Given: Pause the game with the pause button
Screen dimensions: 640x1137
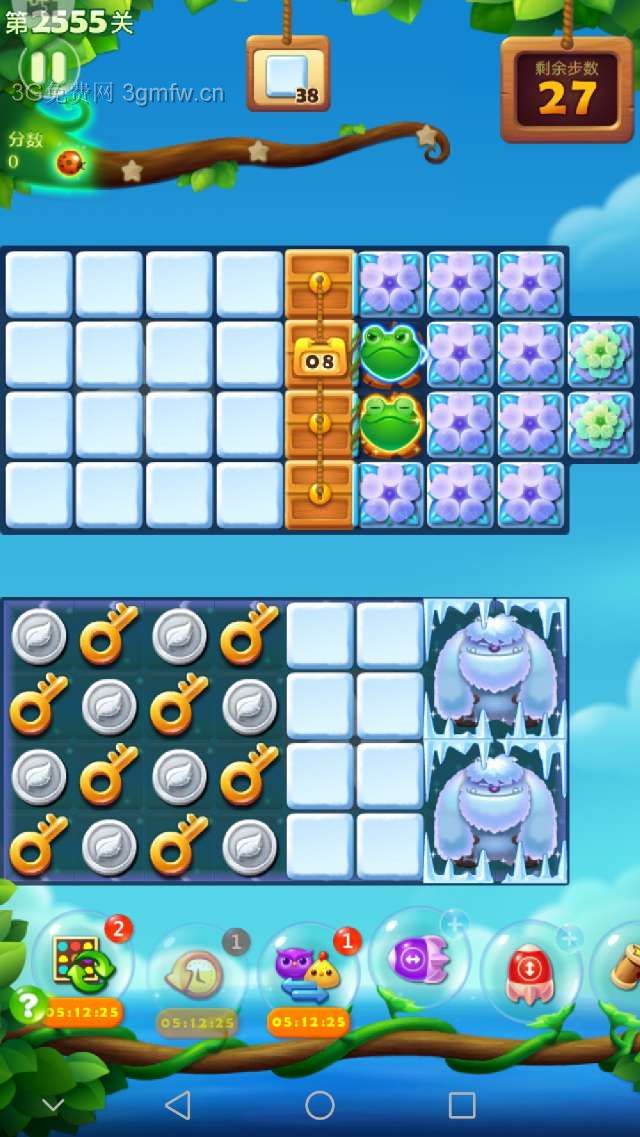Looking at the screenshot, I should pos(48,66).
